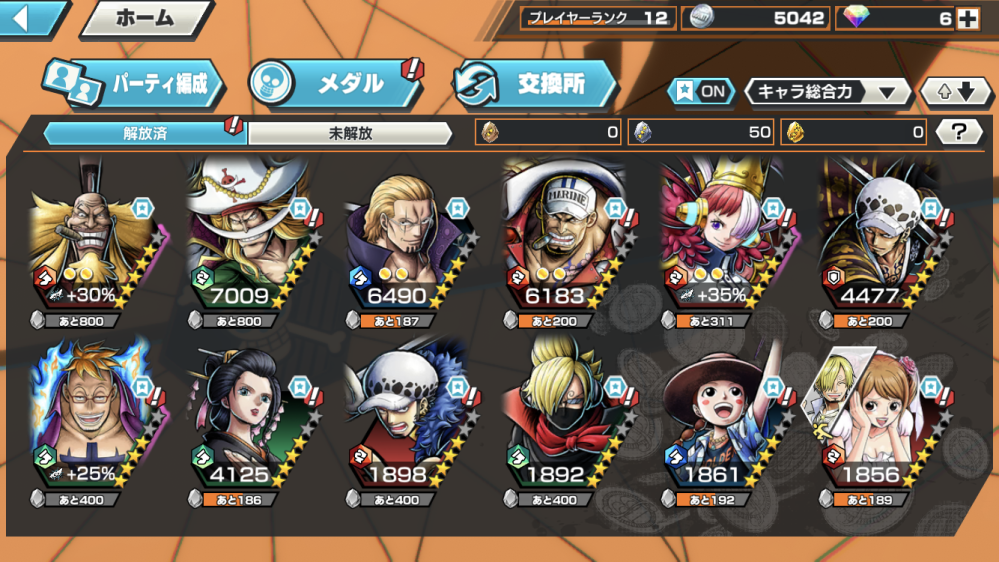Switch to the 未解放 tab

pyautogui.click(x=350, y=133)
